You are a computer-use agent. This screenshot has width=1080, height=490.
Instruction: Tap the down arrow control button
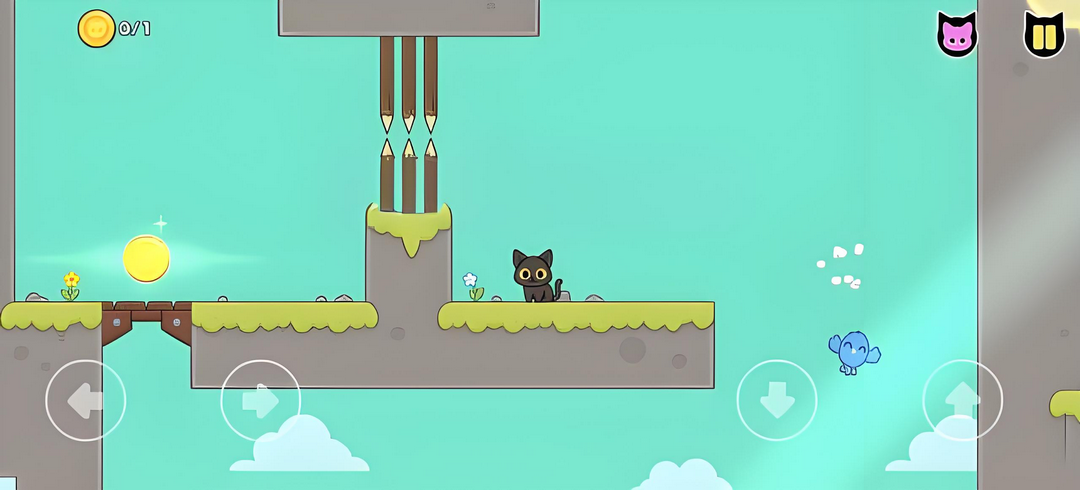[777, 400]
